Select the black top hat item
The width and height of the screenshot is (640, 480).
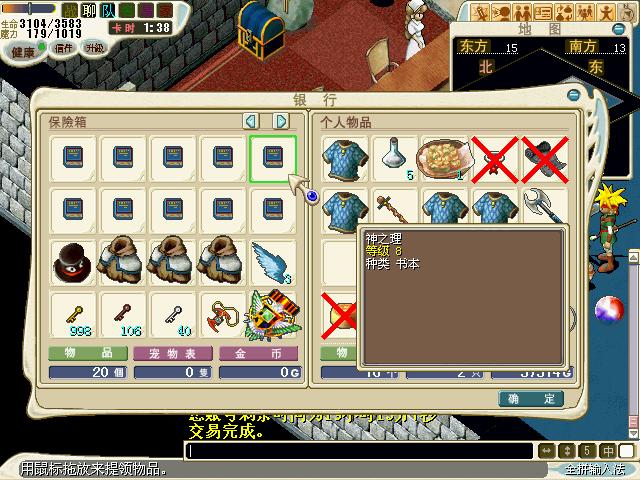coord(73,263)
